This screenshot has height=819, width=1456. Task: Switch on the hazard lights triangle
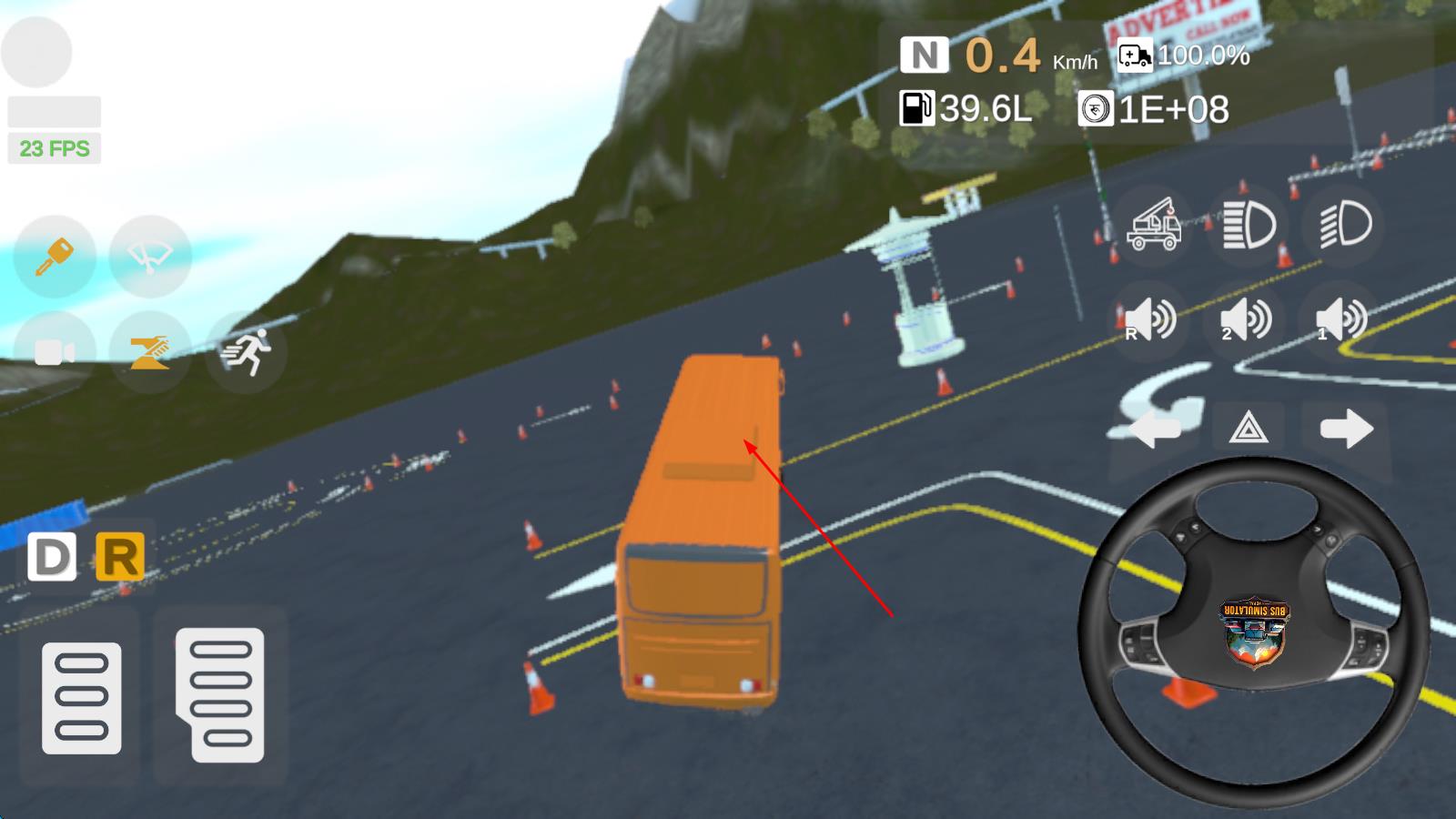(x=1249, y=428)
